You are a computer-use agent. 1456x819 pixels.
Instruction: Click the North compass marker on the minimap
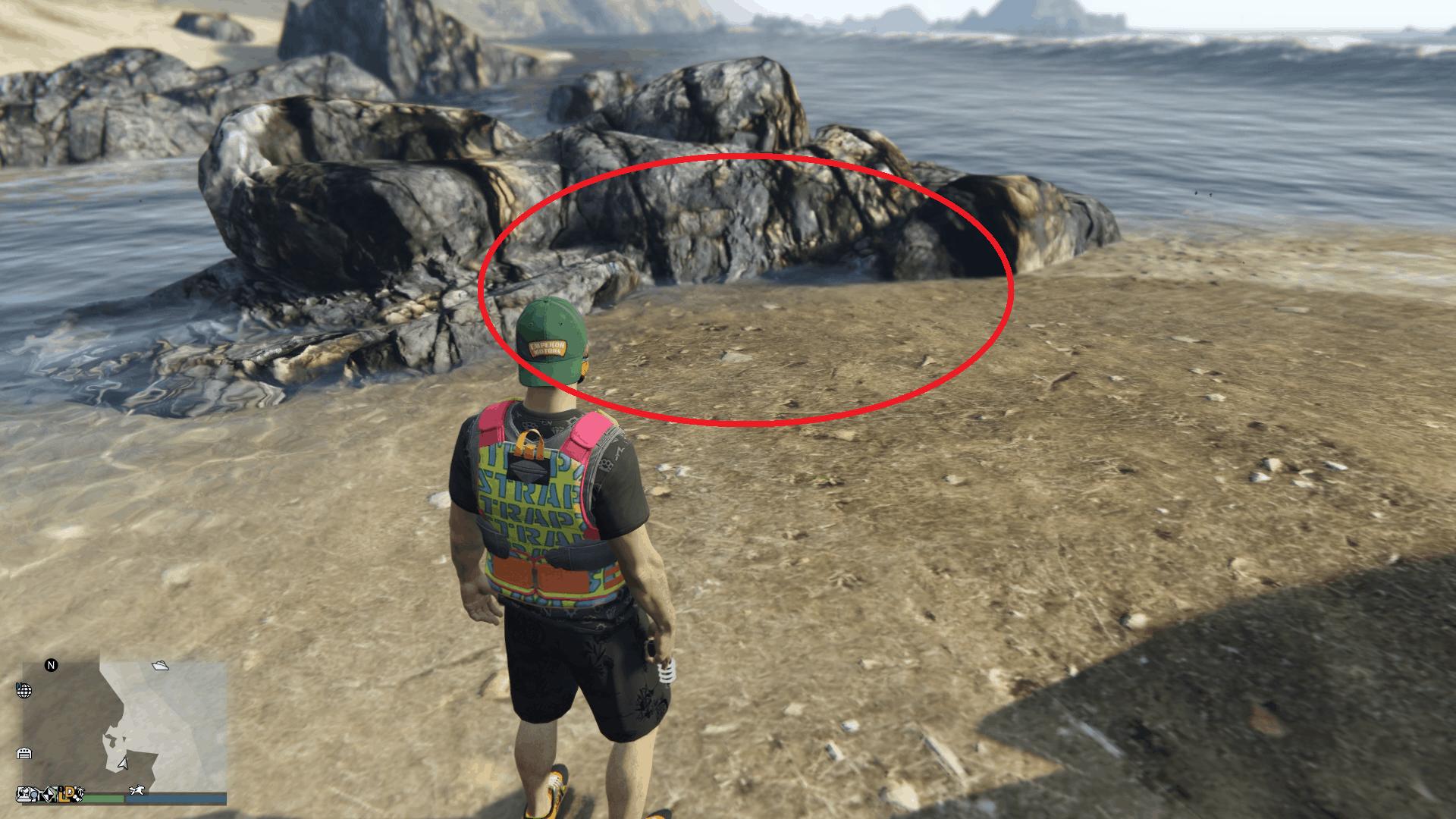[52, 665]
